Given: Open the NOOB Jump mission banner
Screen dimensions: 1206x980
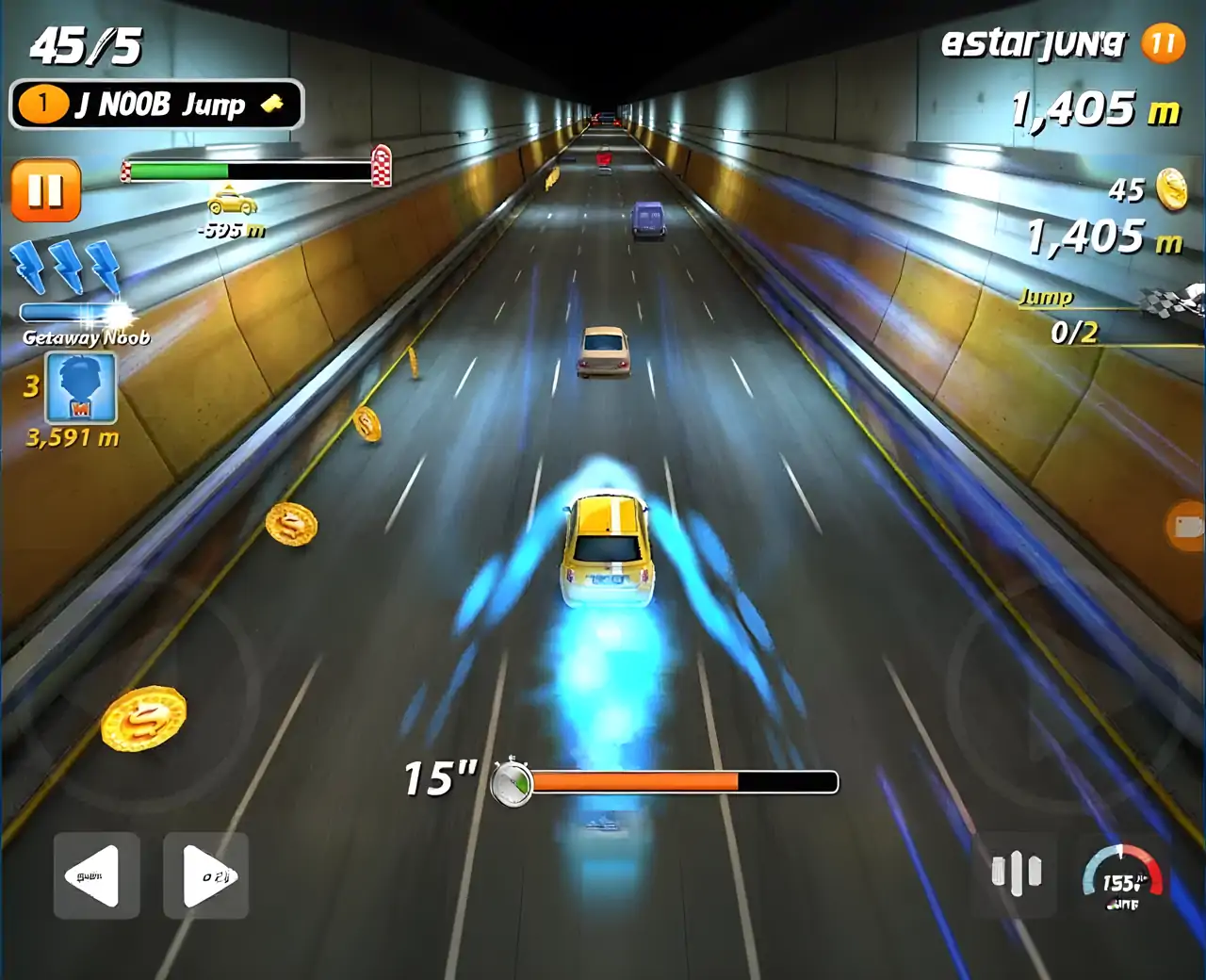Looking at the screenshot, I should [x=156, y=105].
